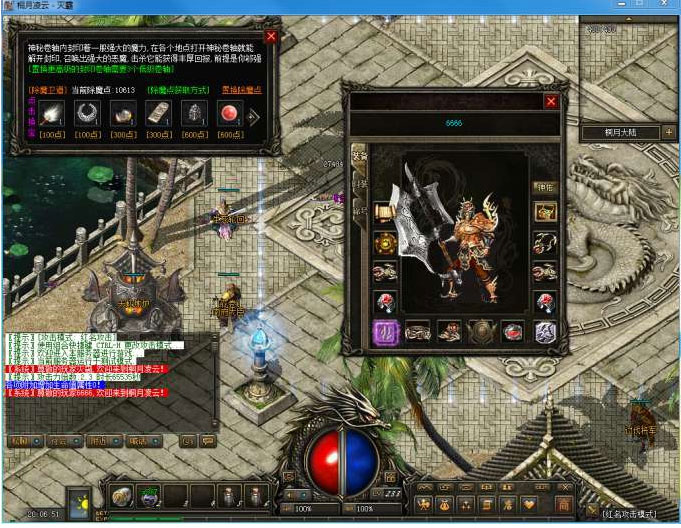Click the lightbulb hint icon
This screenshot has height=528, width=681.
pos(80,502)
